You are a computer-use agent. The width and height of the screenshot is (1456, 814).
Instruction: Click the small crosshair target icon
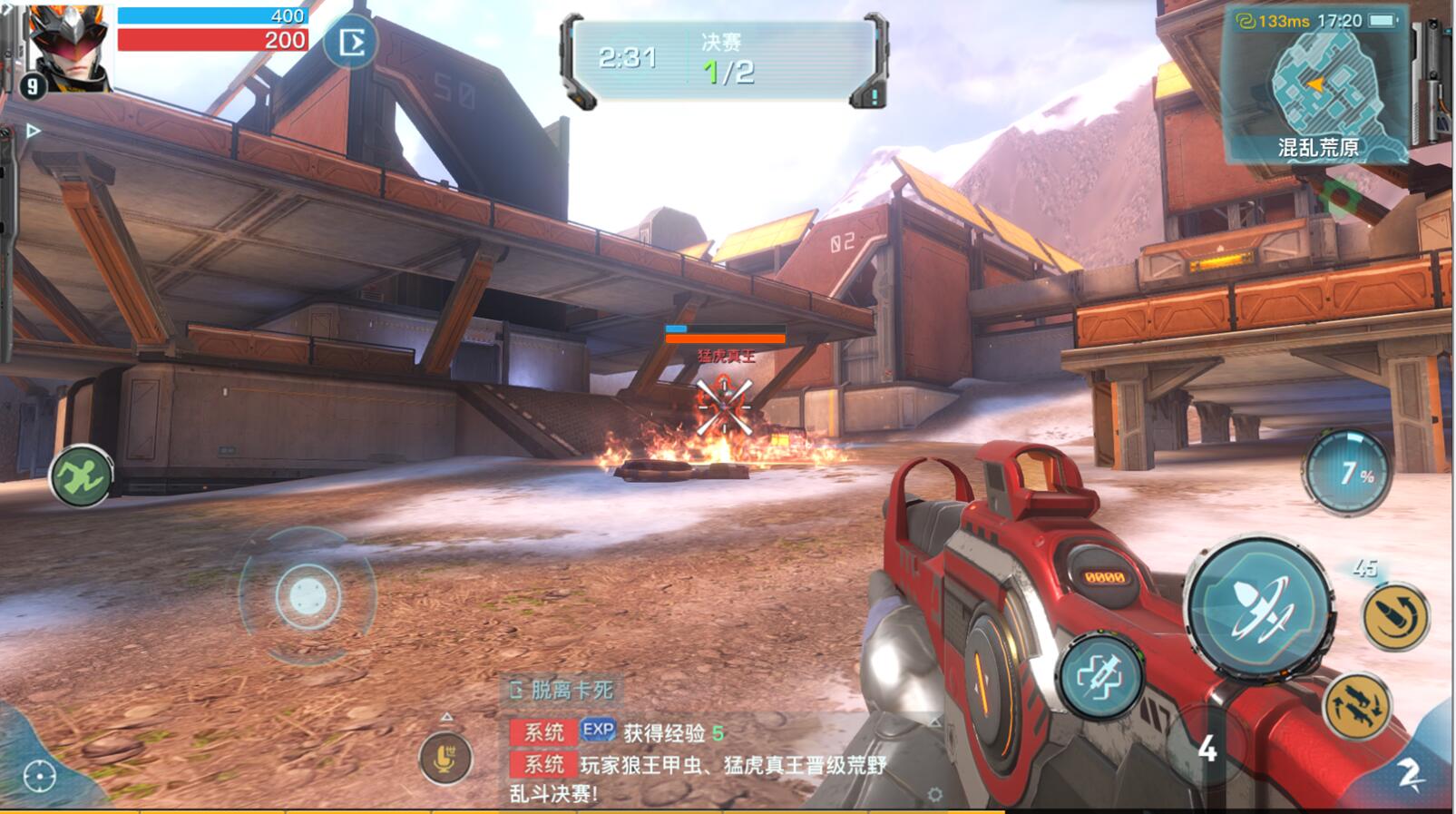pos(39,776)
